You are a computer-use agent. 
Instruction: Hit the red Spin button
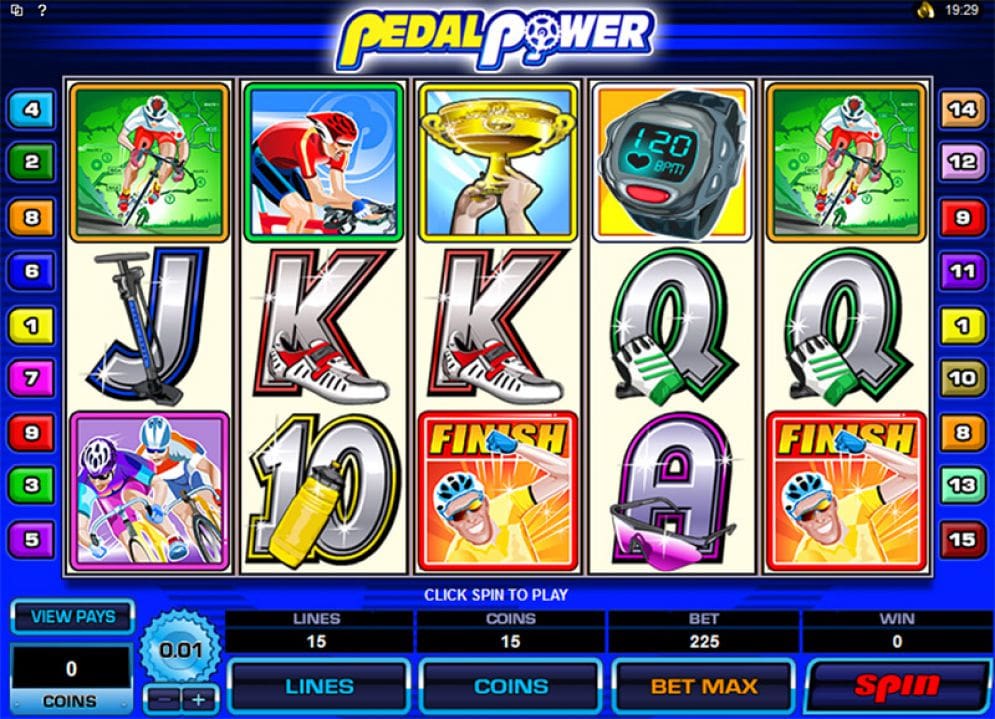point(898,686)
